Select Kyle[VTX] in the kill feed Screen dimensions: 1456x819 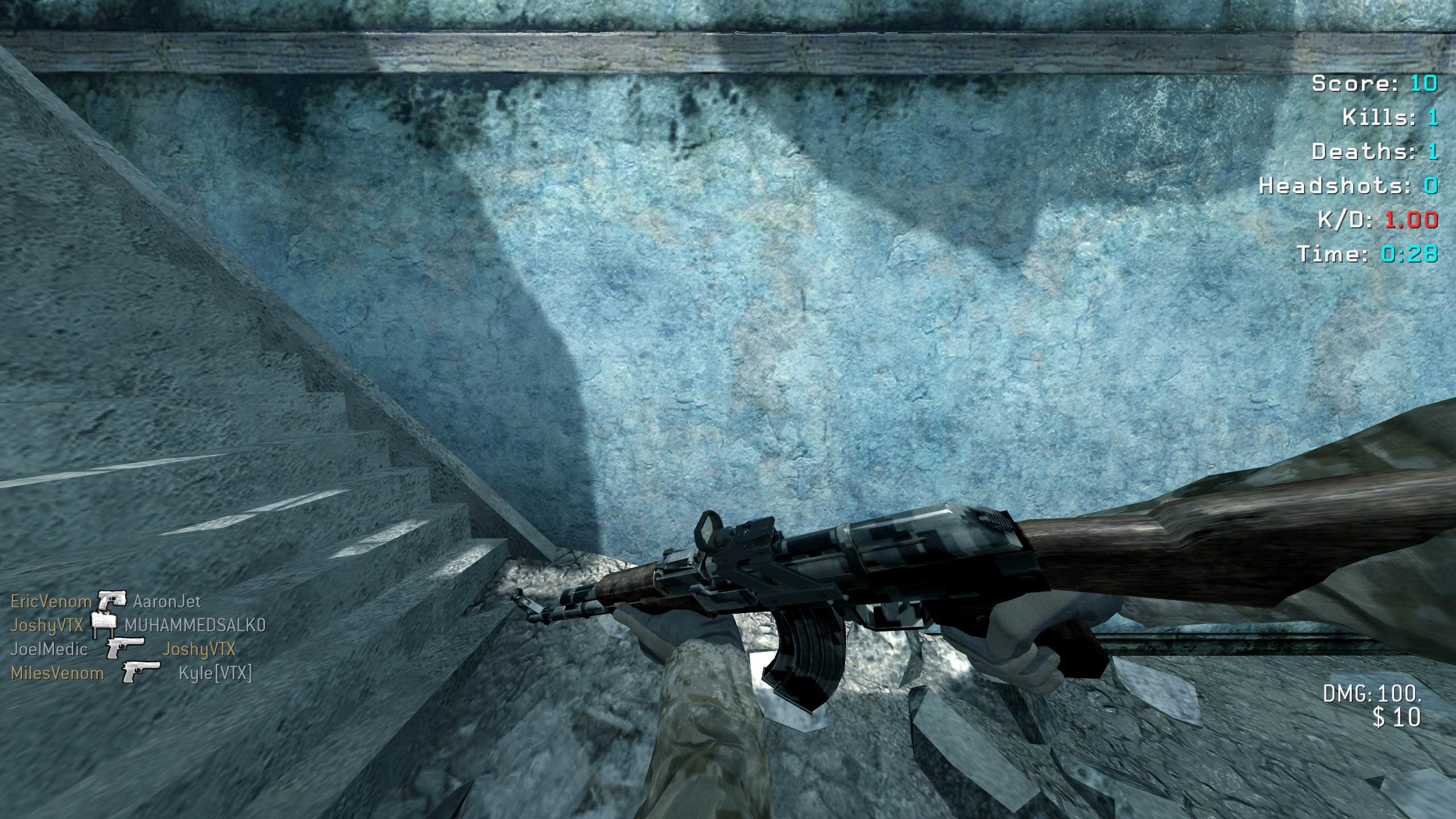(215, 673)
